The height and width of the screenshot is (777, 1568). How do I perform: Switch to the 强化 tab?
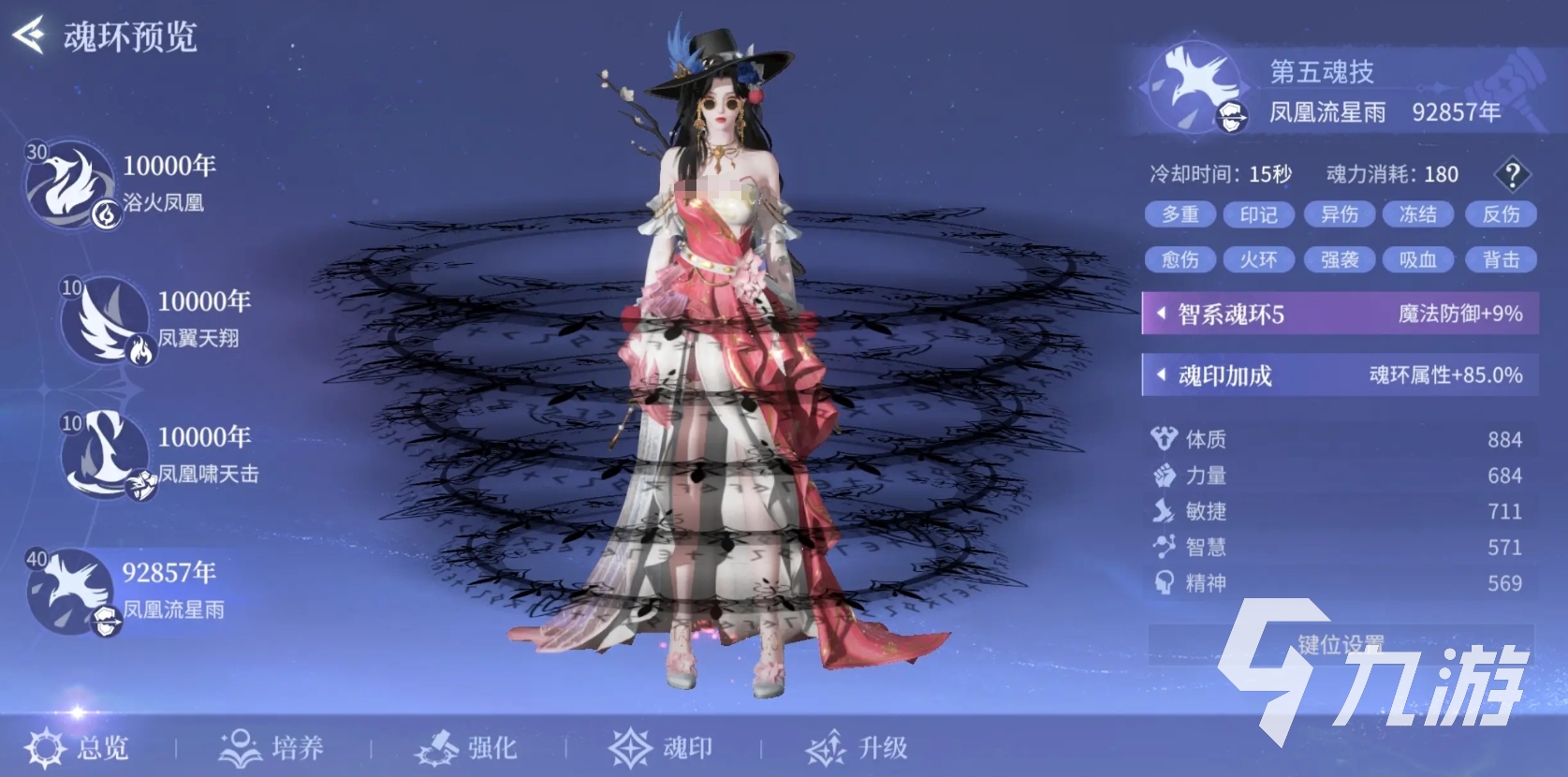pos(467,747)
